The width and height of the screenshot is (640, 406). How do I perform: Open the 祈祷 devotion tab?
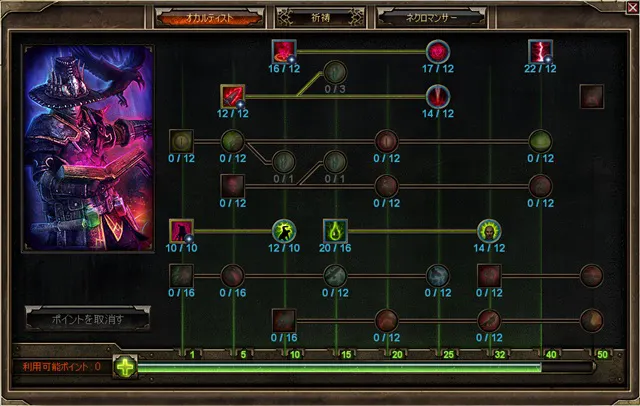coord(316,18)
